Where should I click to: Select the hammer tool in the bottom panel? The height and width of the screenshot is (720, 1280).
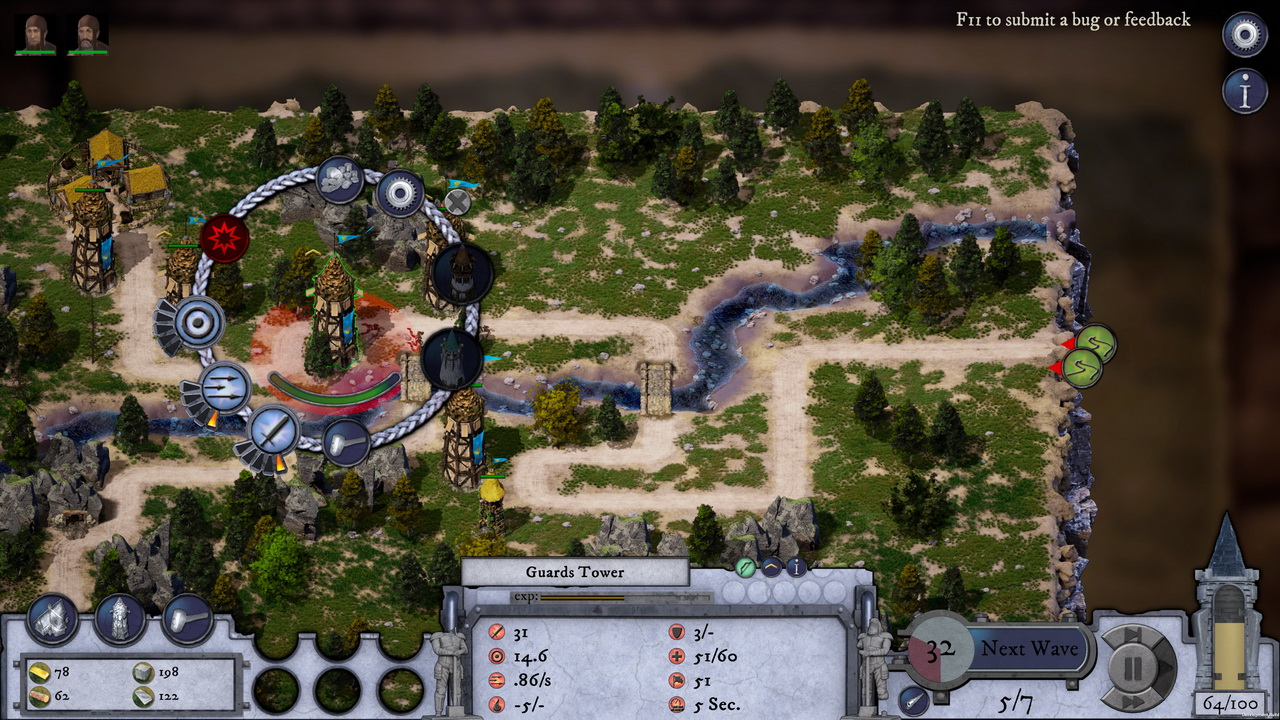tap(187, 619)
